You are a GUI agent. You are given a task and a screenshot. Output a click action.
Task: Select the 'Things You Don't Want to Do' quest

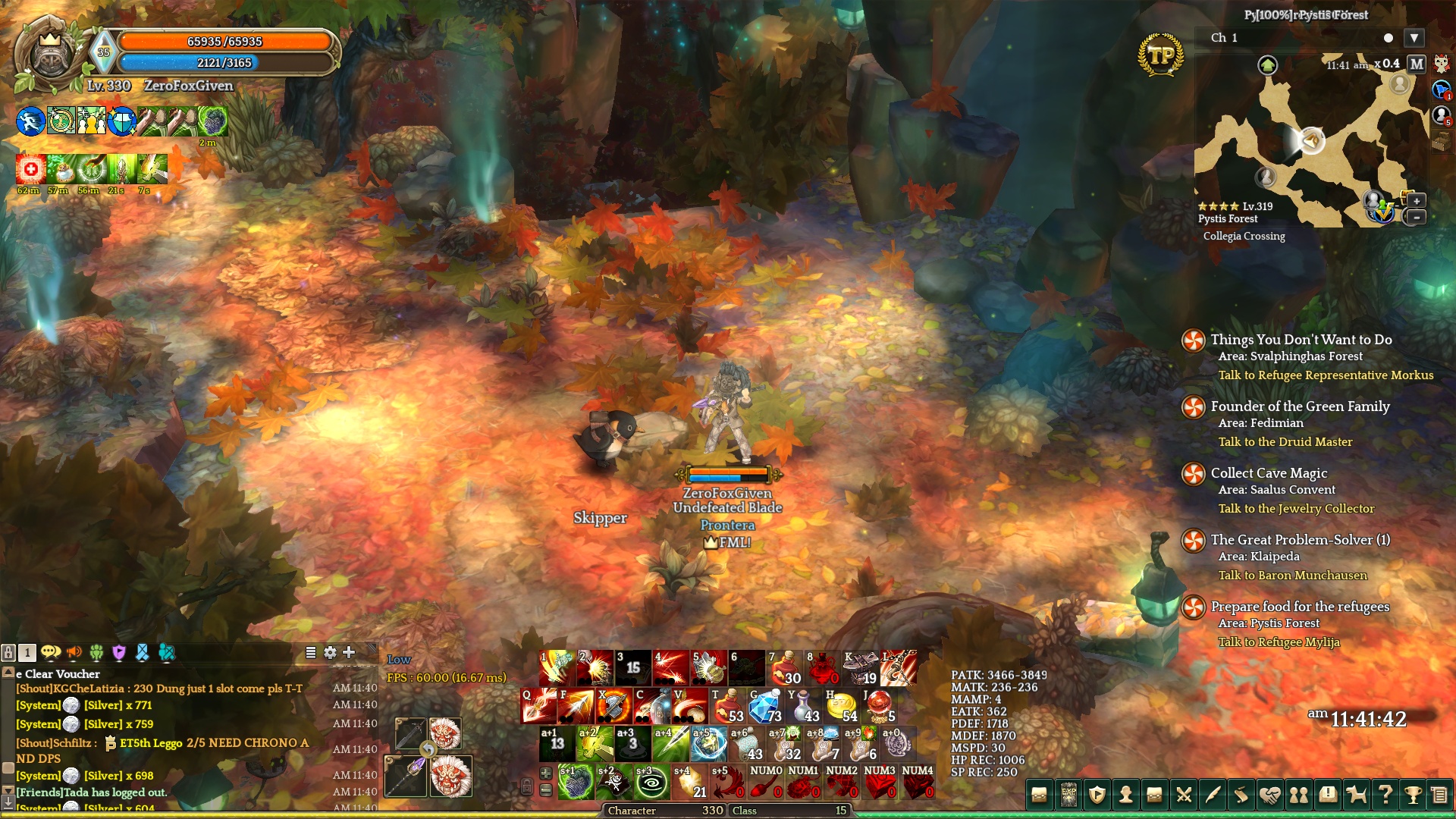click(x=1301, y=340)
